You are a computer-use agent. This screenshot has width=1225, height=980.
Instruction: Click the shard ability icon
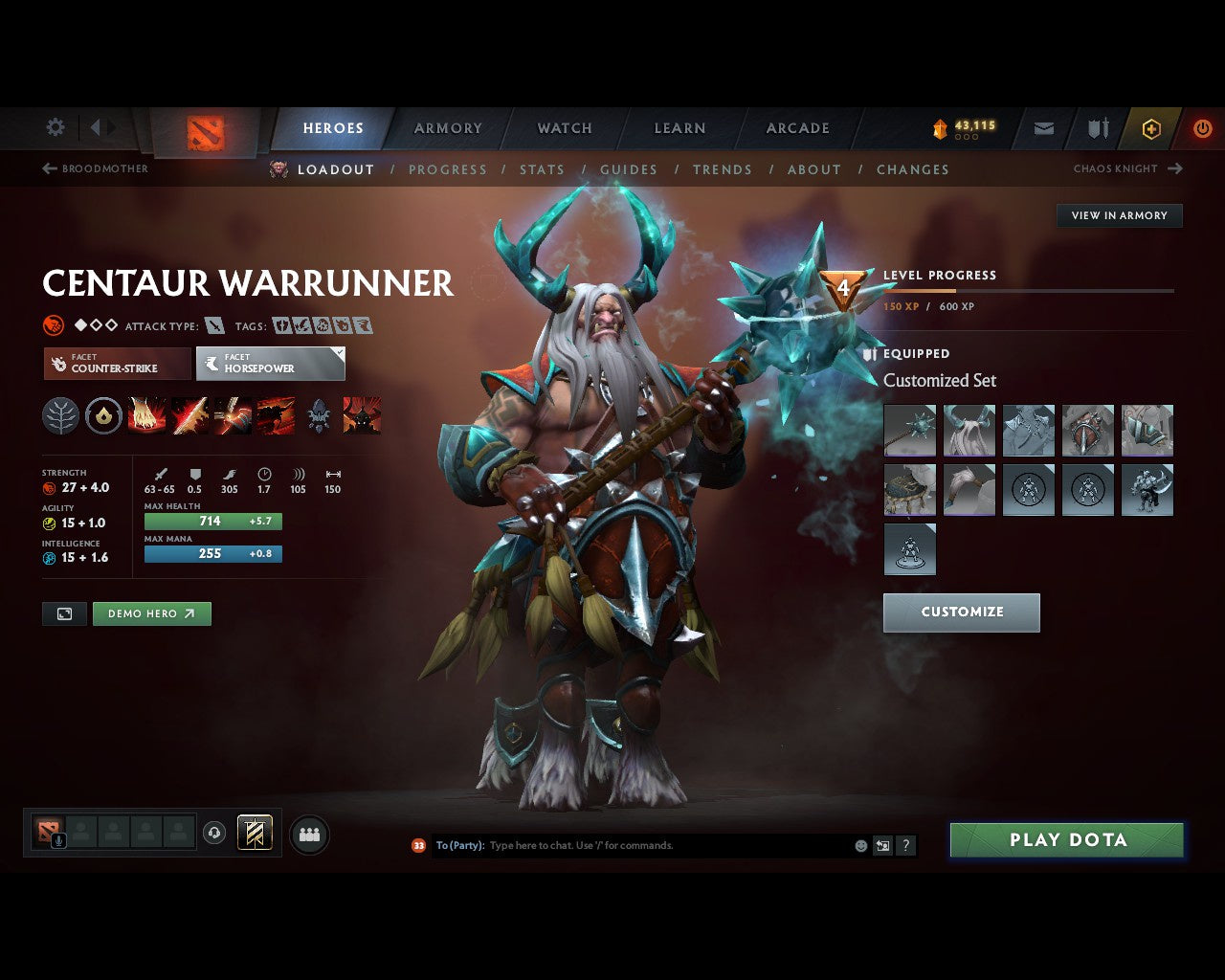pos(319,414)
